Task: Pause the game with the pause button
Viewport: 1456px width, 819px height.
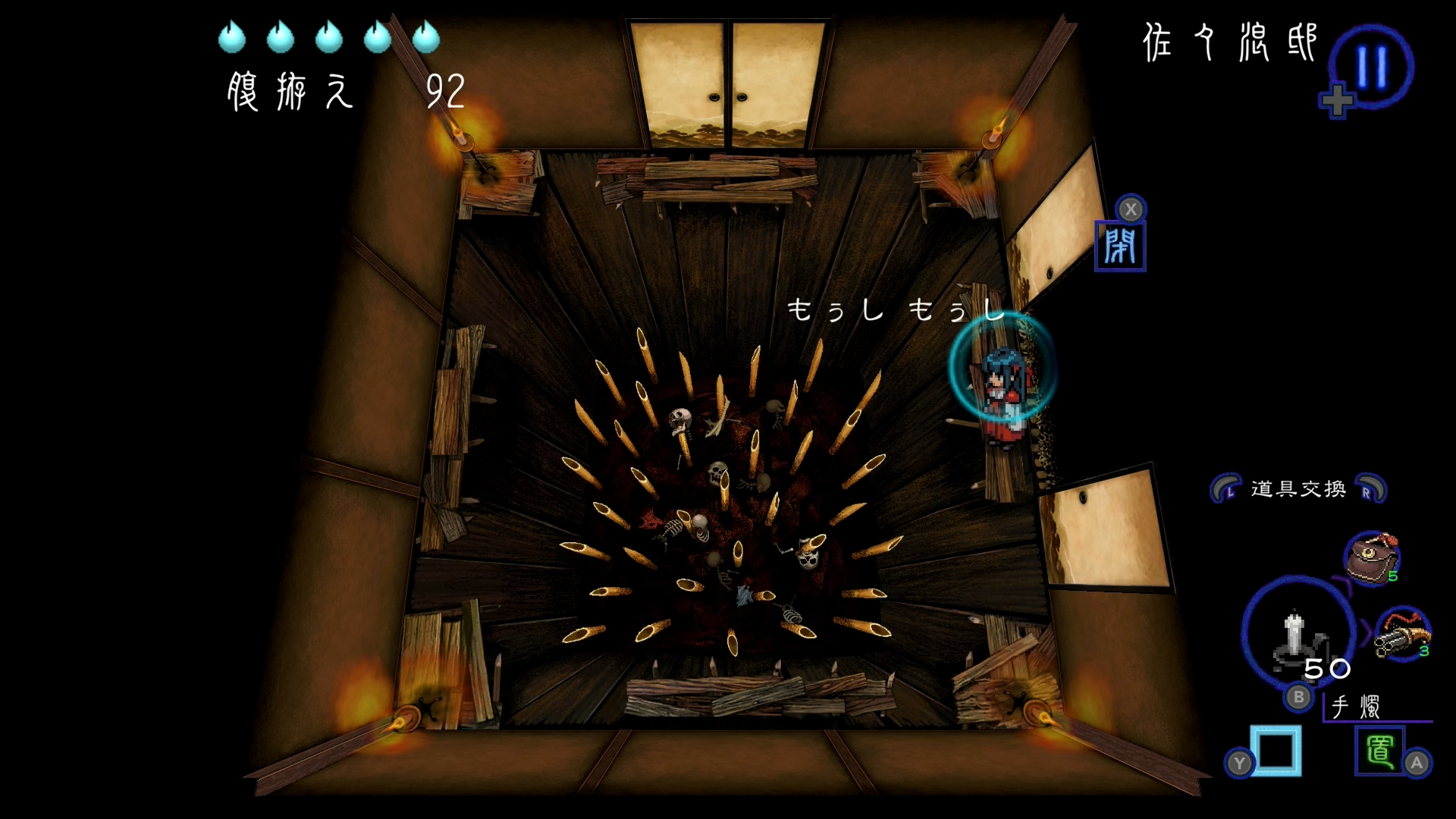Action: (x=1371, y=66)
